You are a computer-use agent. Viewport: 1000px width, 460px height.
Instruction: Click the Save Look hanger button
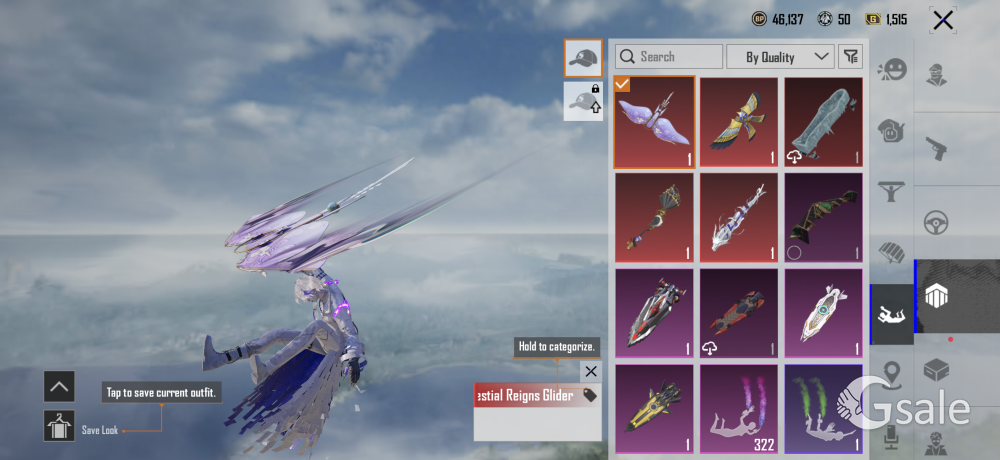[x=59, y=426]
